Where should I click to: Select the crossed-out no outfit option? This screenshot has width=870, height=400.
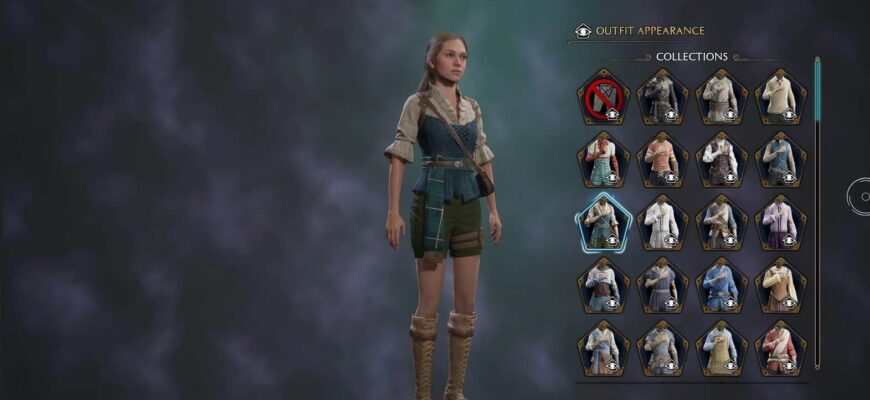(603, 97)
